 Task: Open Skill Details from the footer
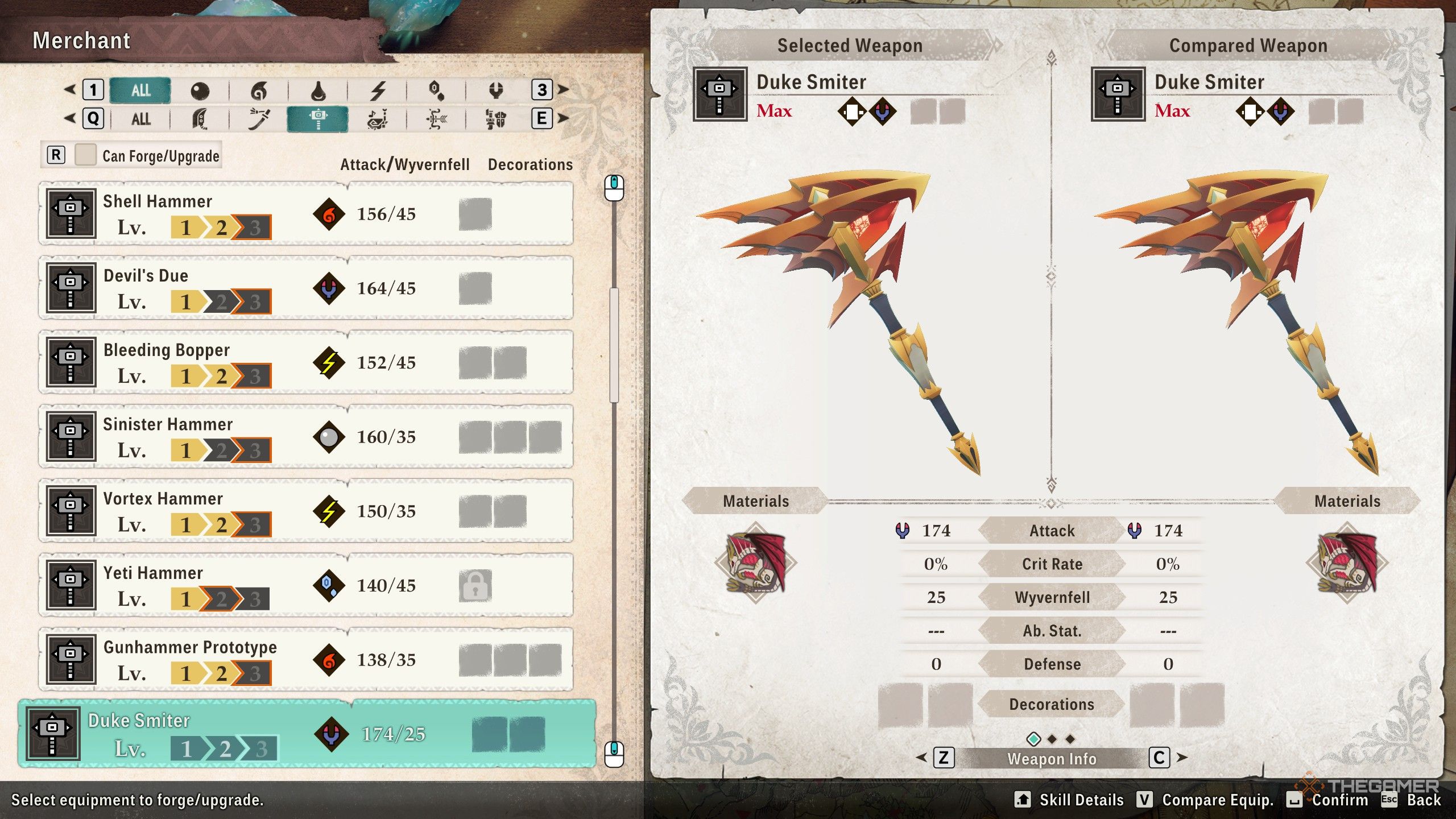(1081, 800)
